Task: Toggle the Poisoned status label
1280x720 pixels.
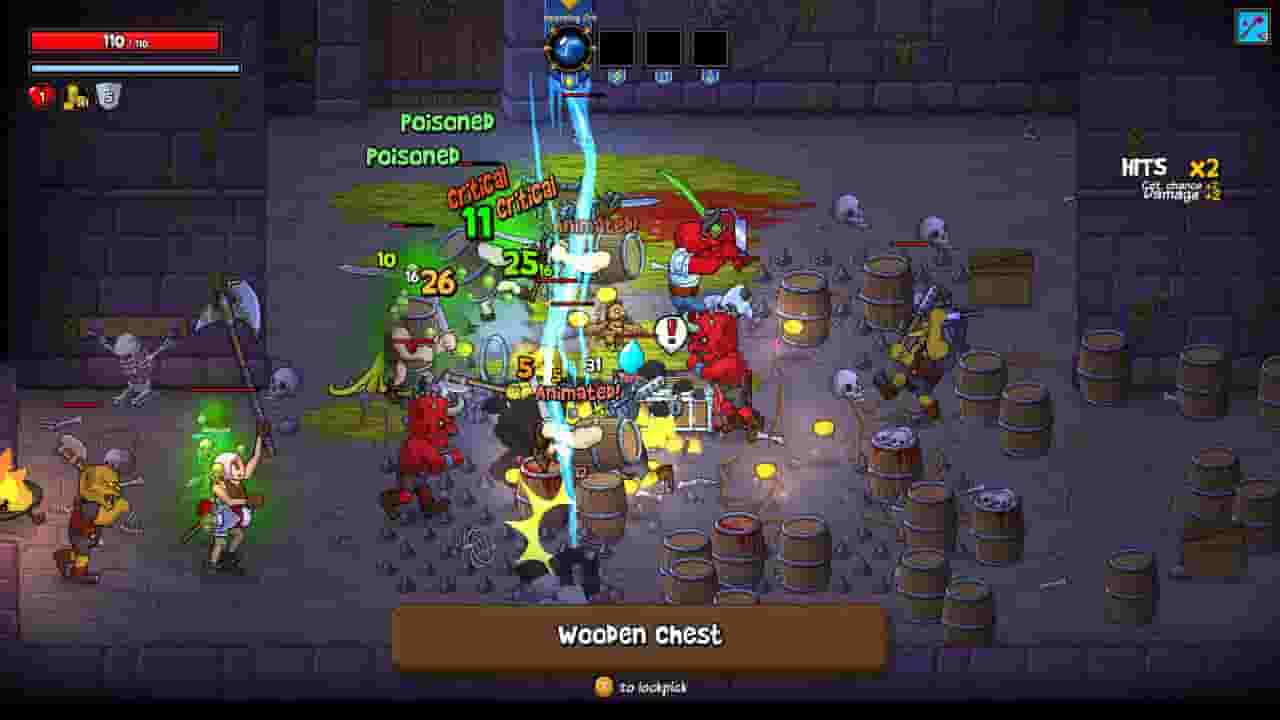Action: click(447, 122)
